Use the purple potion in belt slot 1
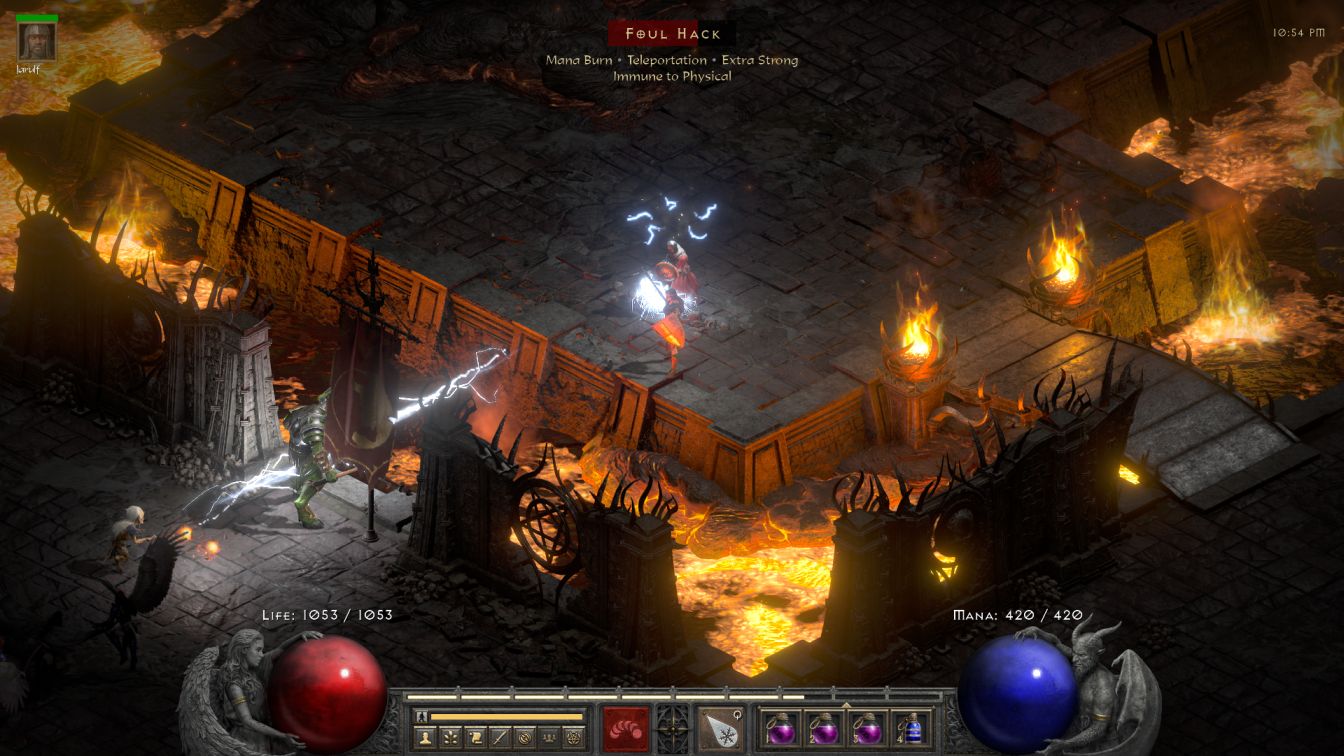 pyautogui.click(x=780, y=728)
